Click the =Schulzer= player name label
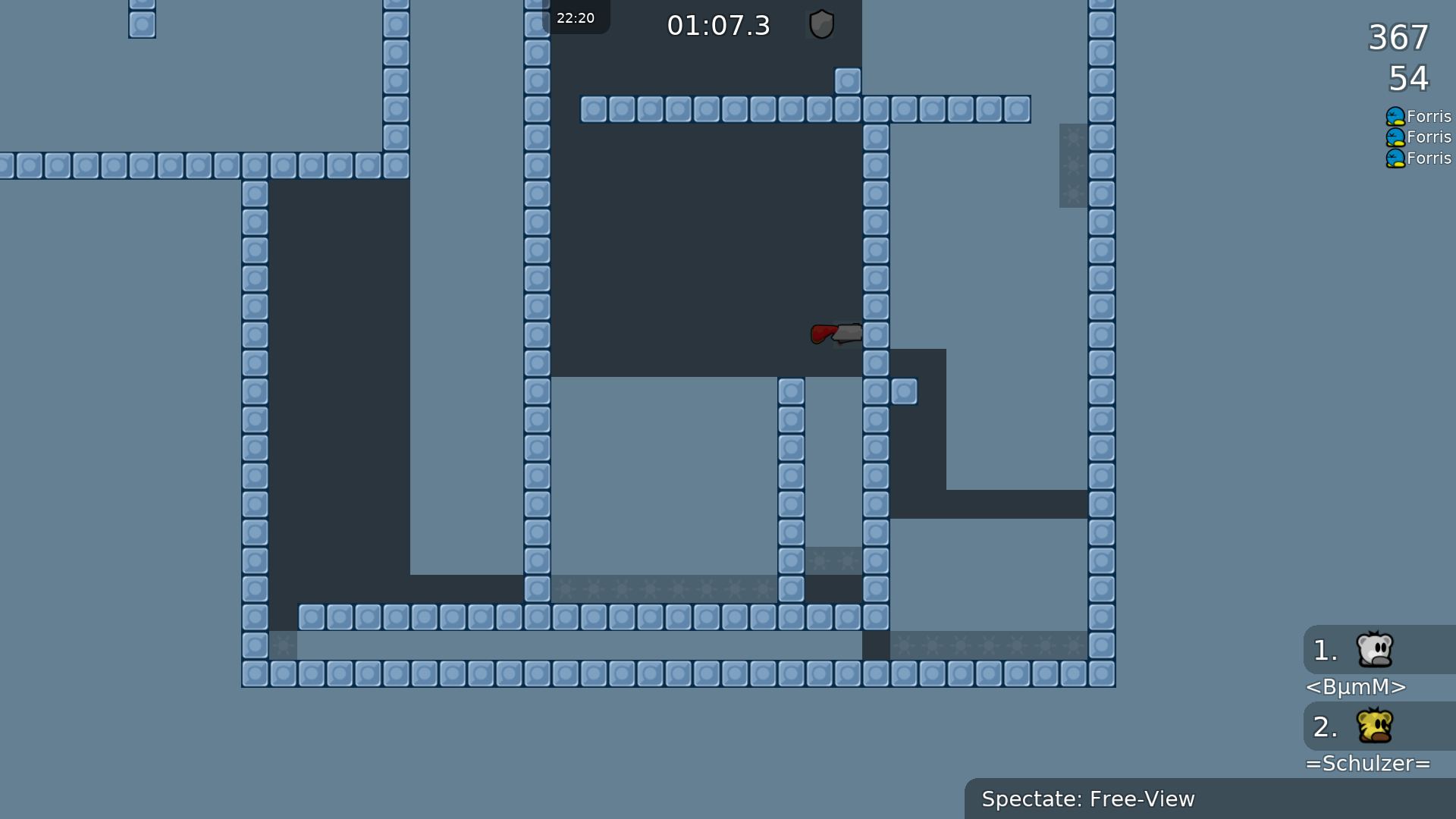This screenshot has width=1456, height=819. click(x=1369, y=764)
